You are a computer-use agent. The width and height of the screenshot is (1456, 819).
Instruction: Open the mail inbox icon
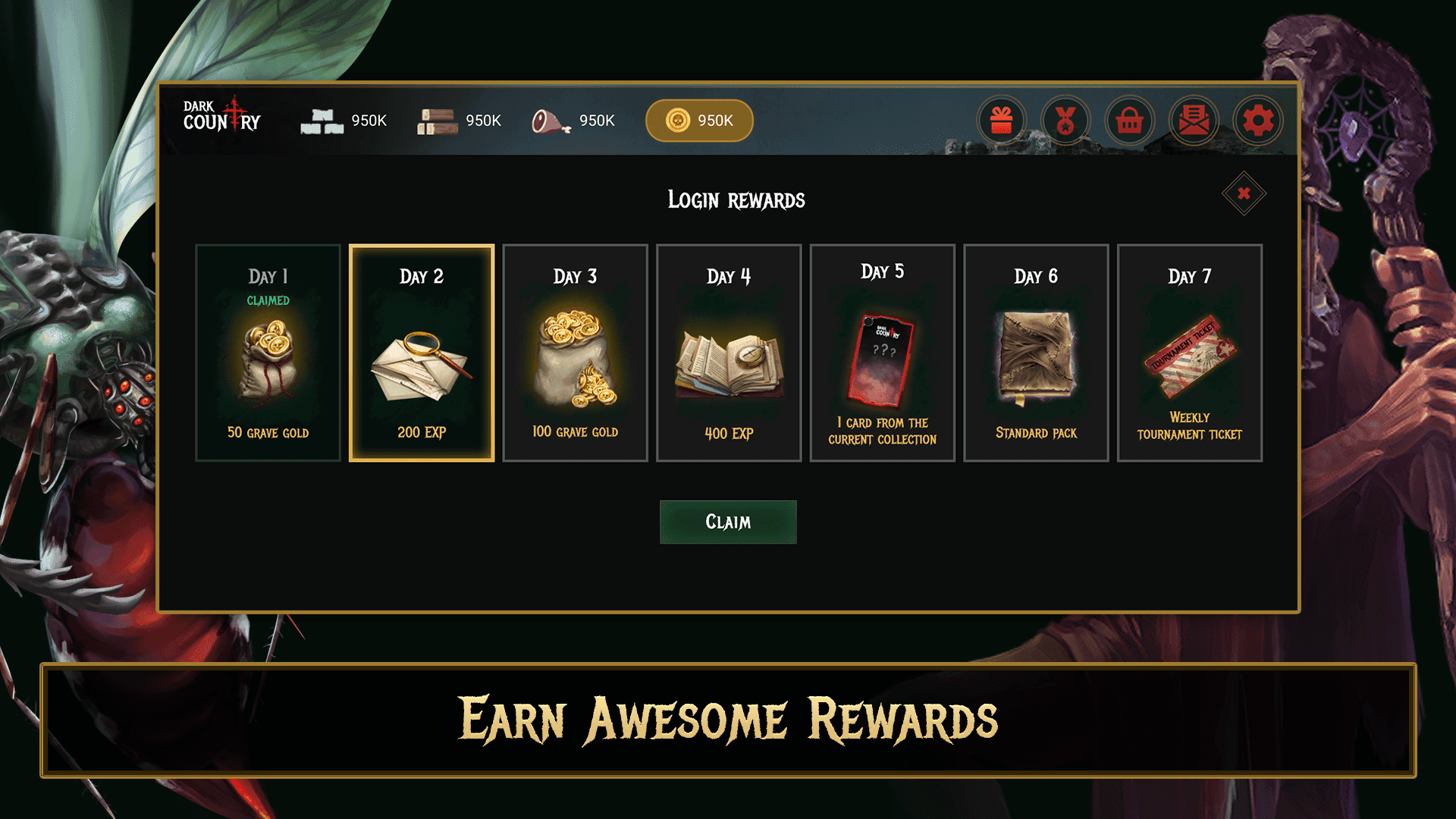pyautogui.click(x=1194, y=121)
